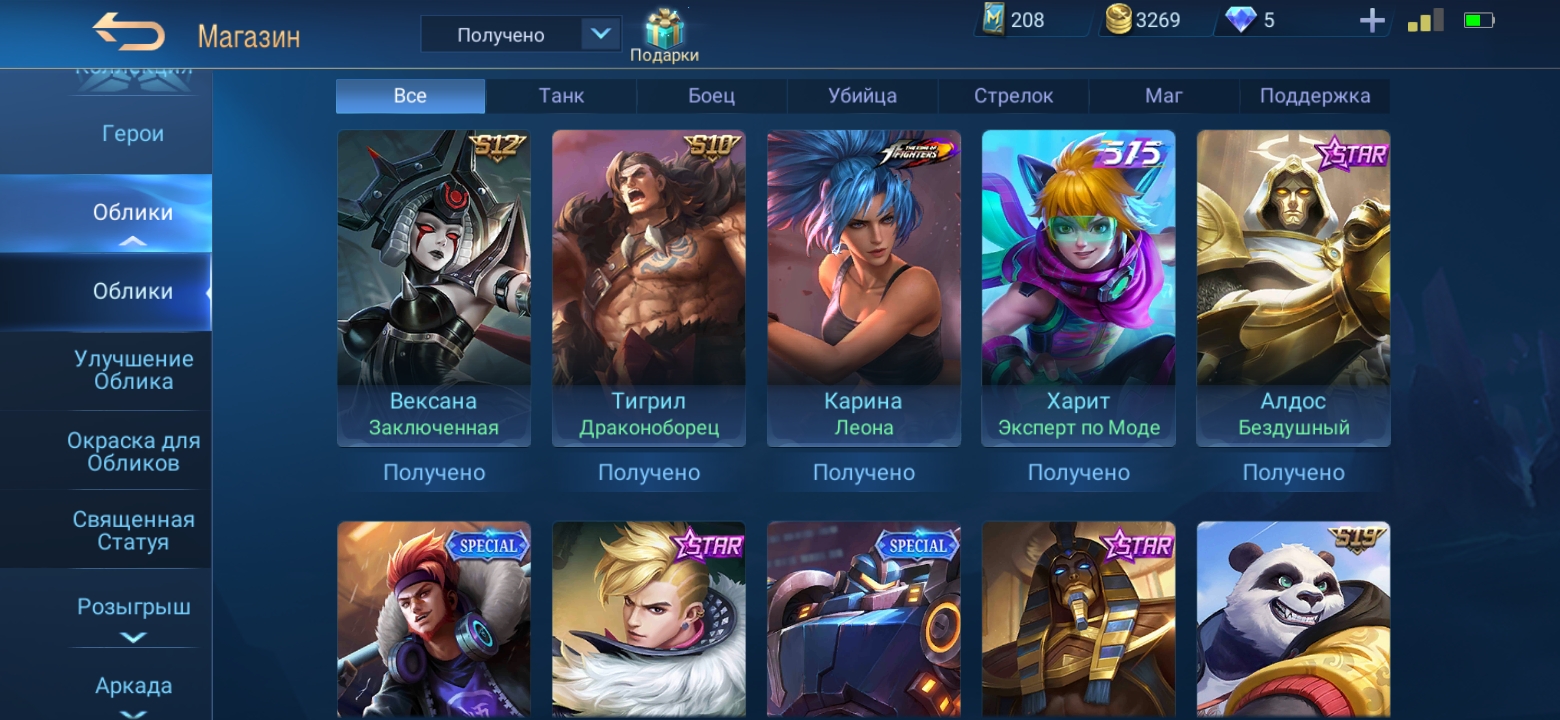
Task: Go back using the return arrow
Action: coord(129,34)
